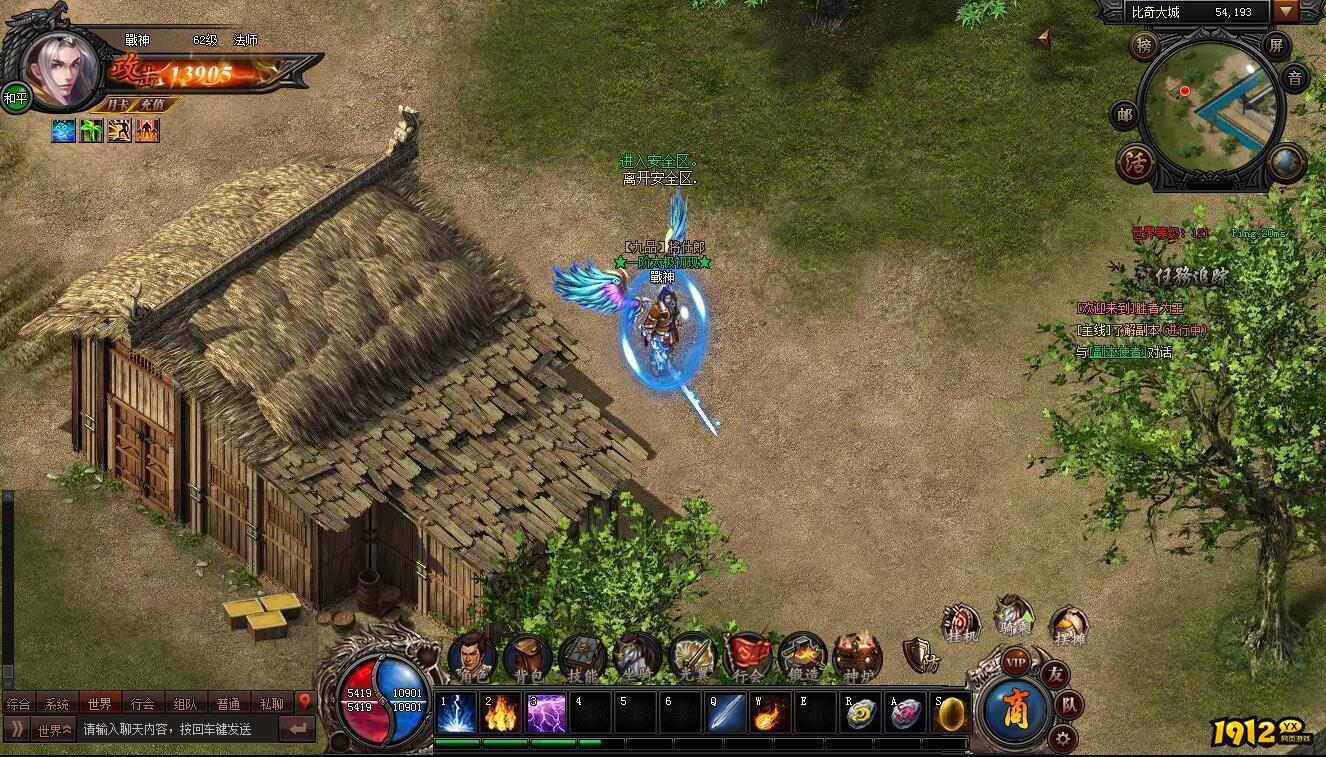Viewport: 1326px width, 757px height.
Task: Cast the fire wall skill in slot 2
Action: 502,713
